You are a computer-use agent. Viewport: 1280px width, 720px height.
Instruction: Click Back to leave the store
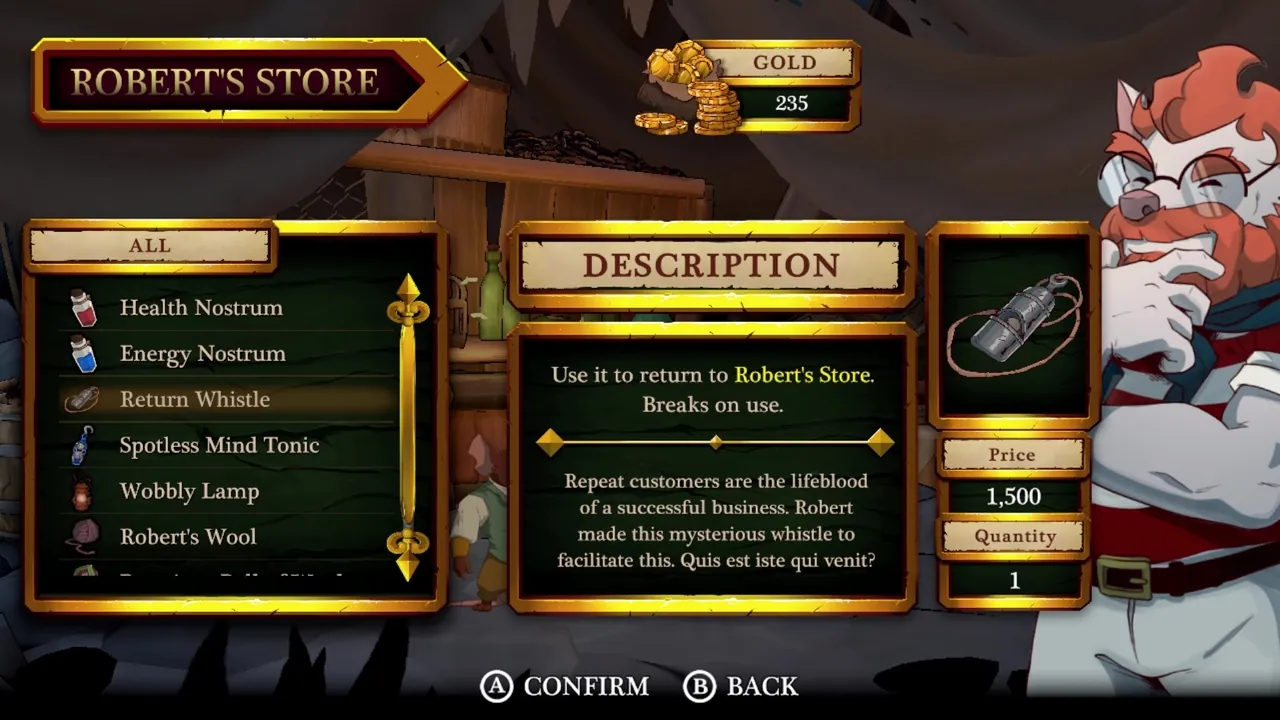coord(741,687)
